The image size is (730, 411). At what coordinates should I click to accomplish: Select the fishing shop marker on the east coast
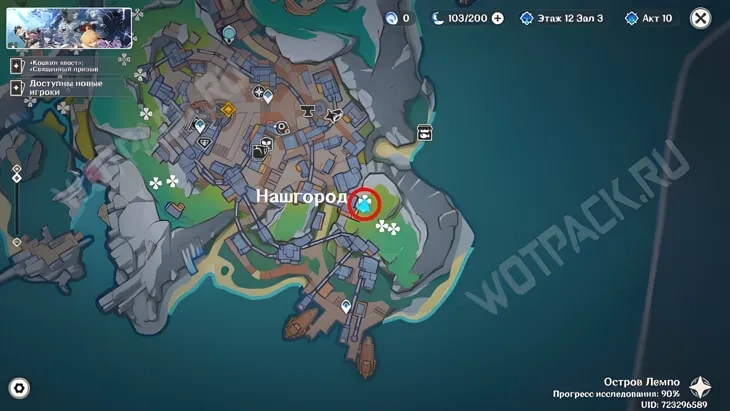pyautogui.click(x=425, y=133)
